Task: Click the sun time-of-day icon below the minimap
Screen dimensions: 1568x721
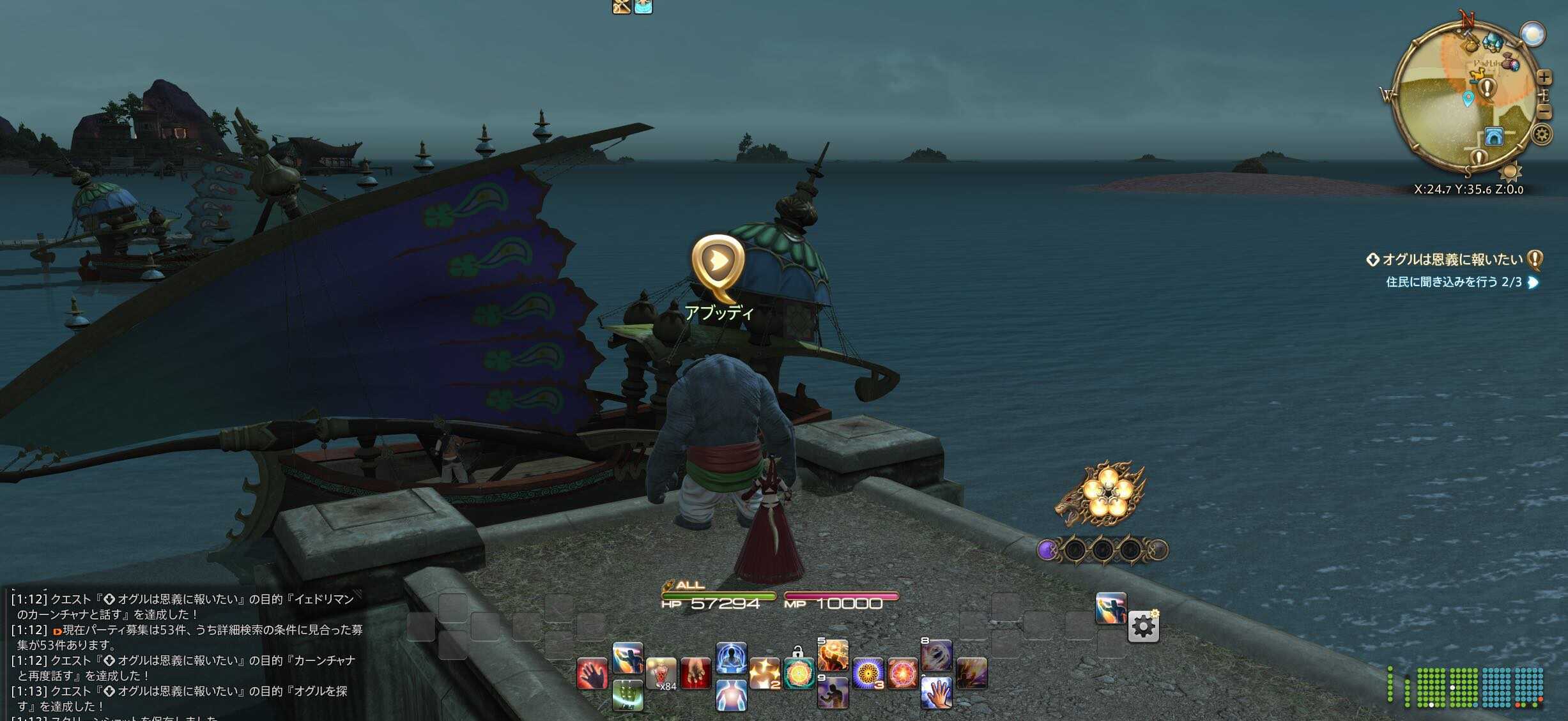Action: point(1510,171)
